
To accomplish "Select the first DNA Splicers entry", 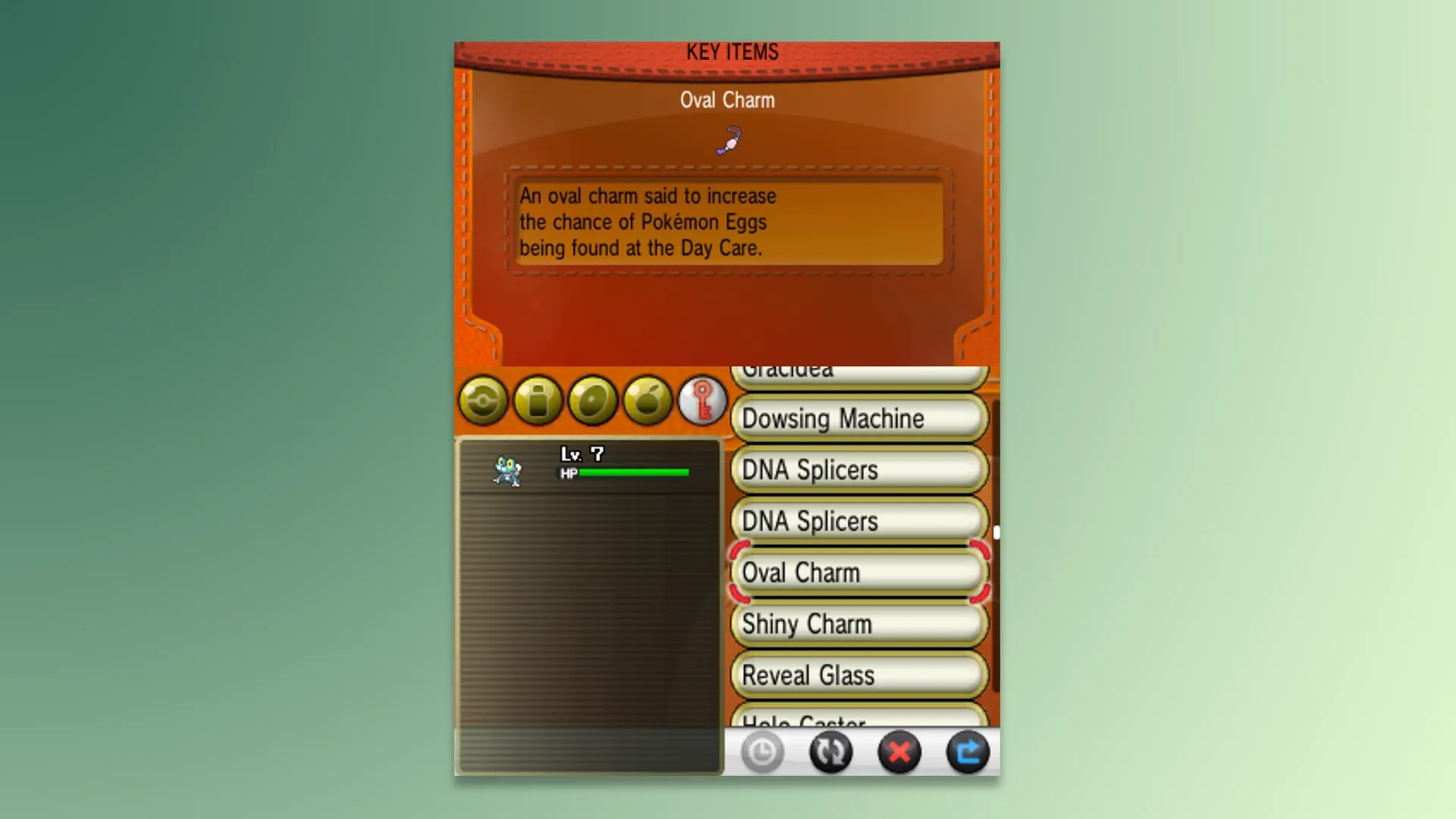I will coord(857,470).
